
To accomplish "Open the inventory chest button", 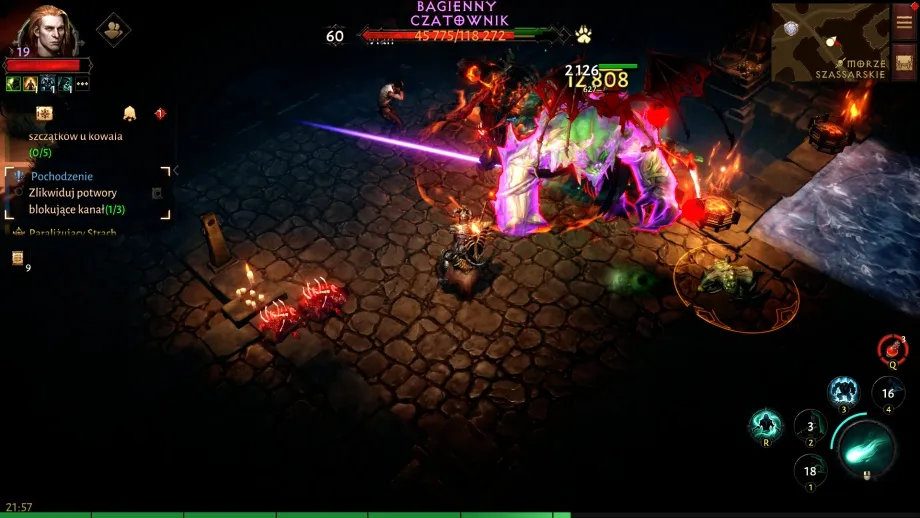I will click(904, 62).
